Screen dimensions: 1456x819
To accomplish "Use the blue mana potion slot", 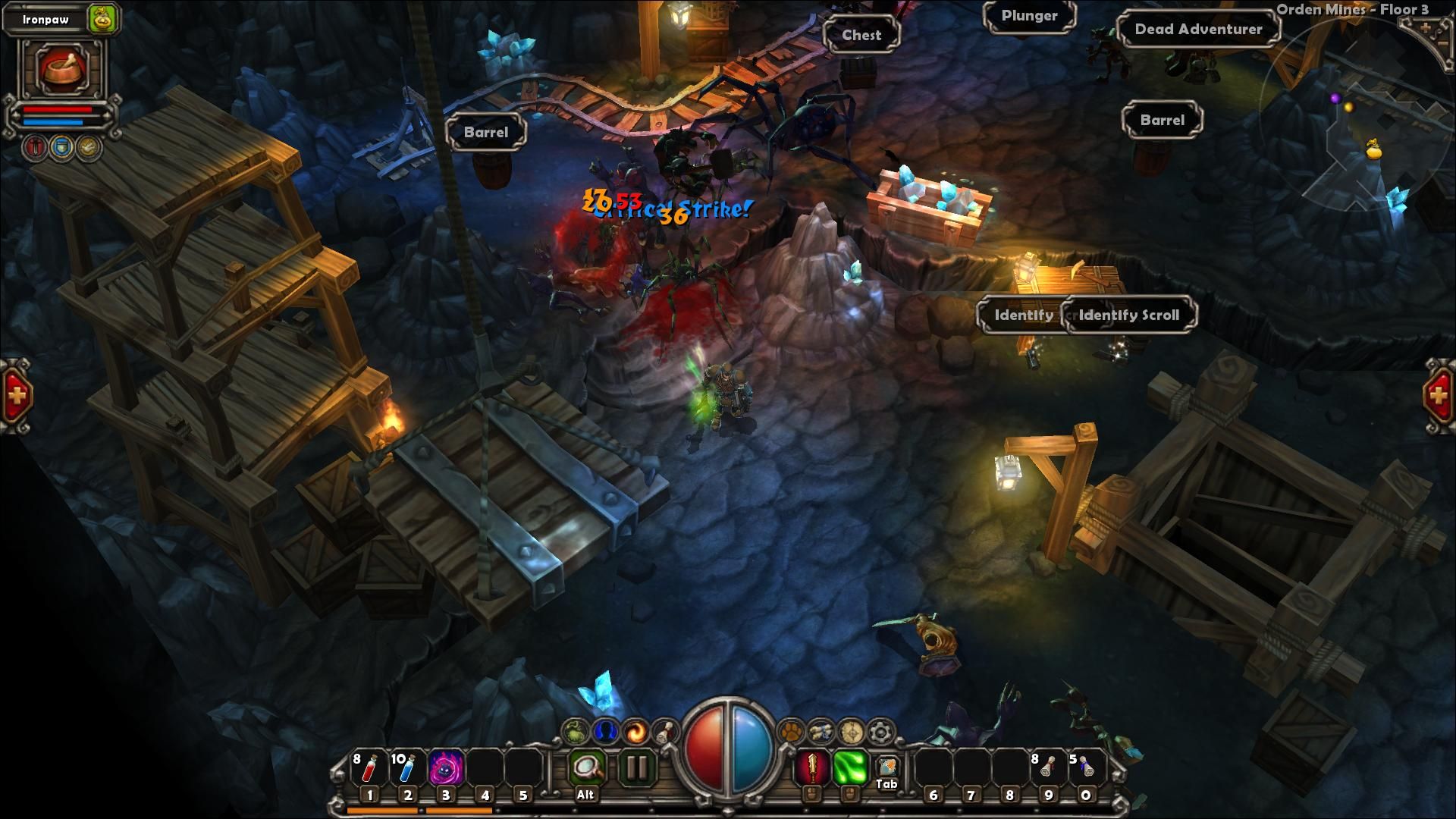I will [407, 770].
